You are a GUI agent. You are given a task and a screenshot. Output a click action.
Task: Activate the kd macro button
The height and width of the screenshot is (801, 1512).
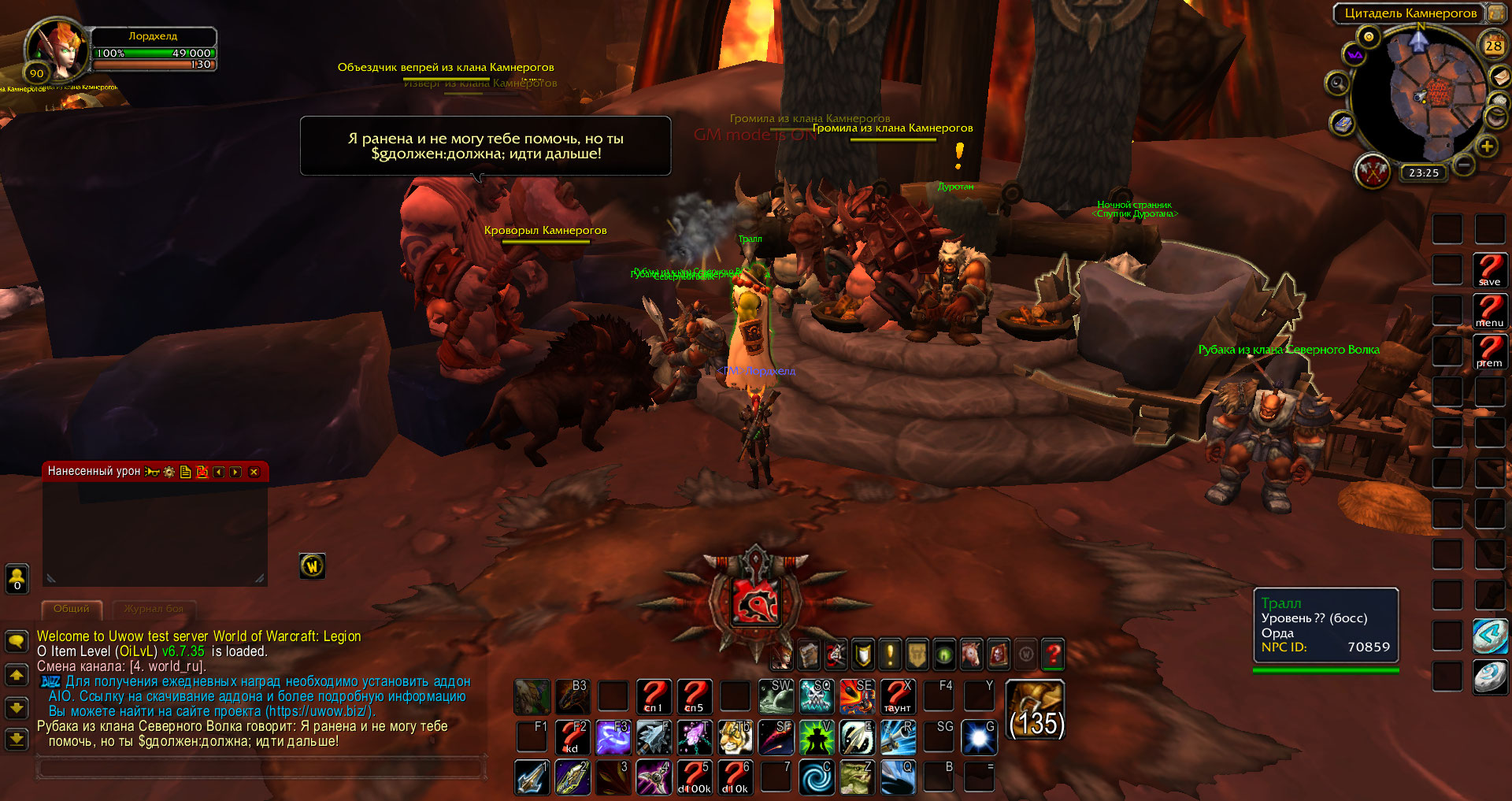coord(572,737)
